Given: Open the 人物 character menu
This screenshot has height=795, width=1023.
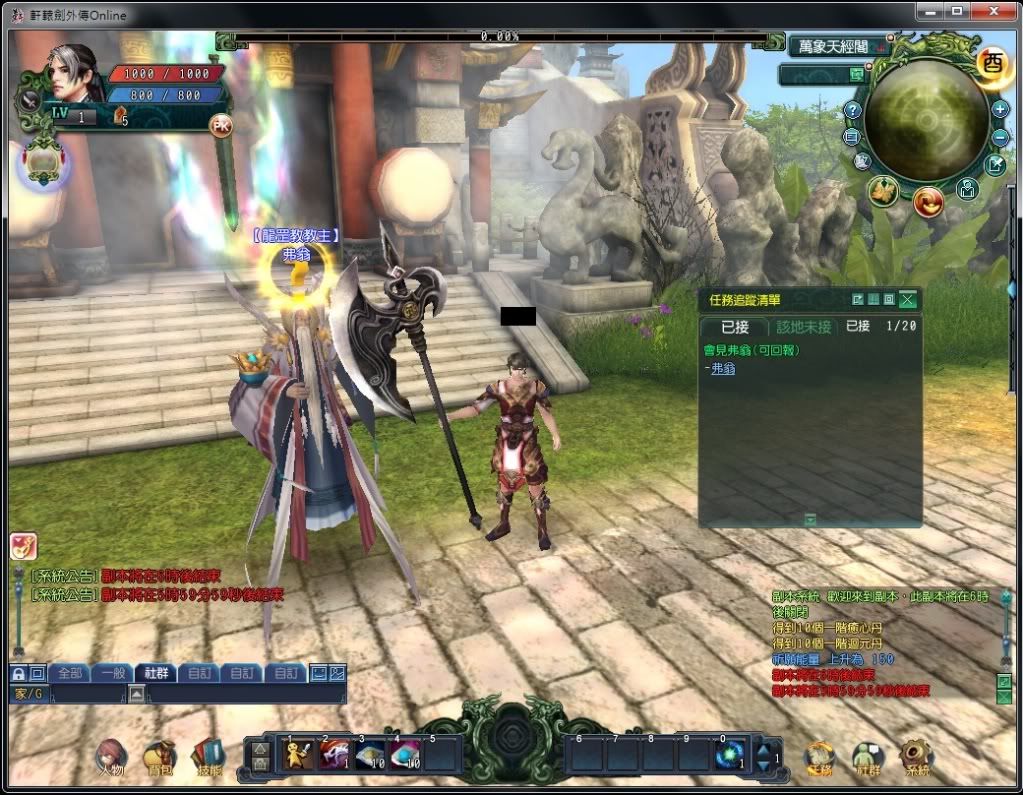Looking at the screenshot, I should click(111, 759).
